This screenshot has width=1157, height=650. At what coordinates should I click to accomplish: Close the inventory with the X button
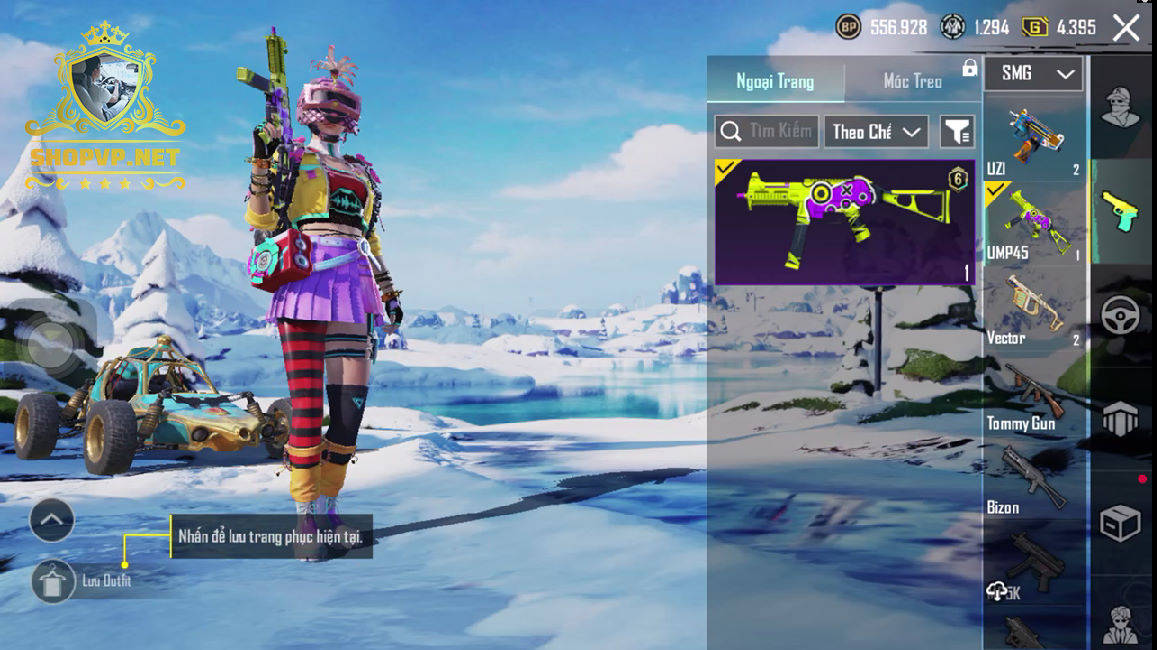[1126, 28]
